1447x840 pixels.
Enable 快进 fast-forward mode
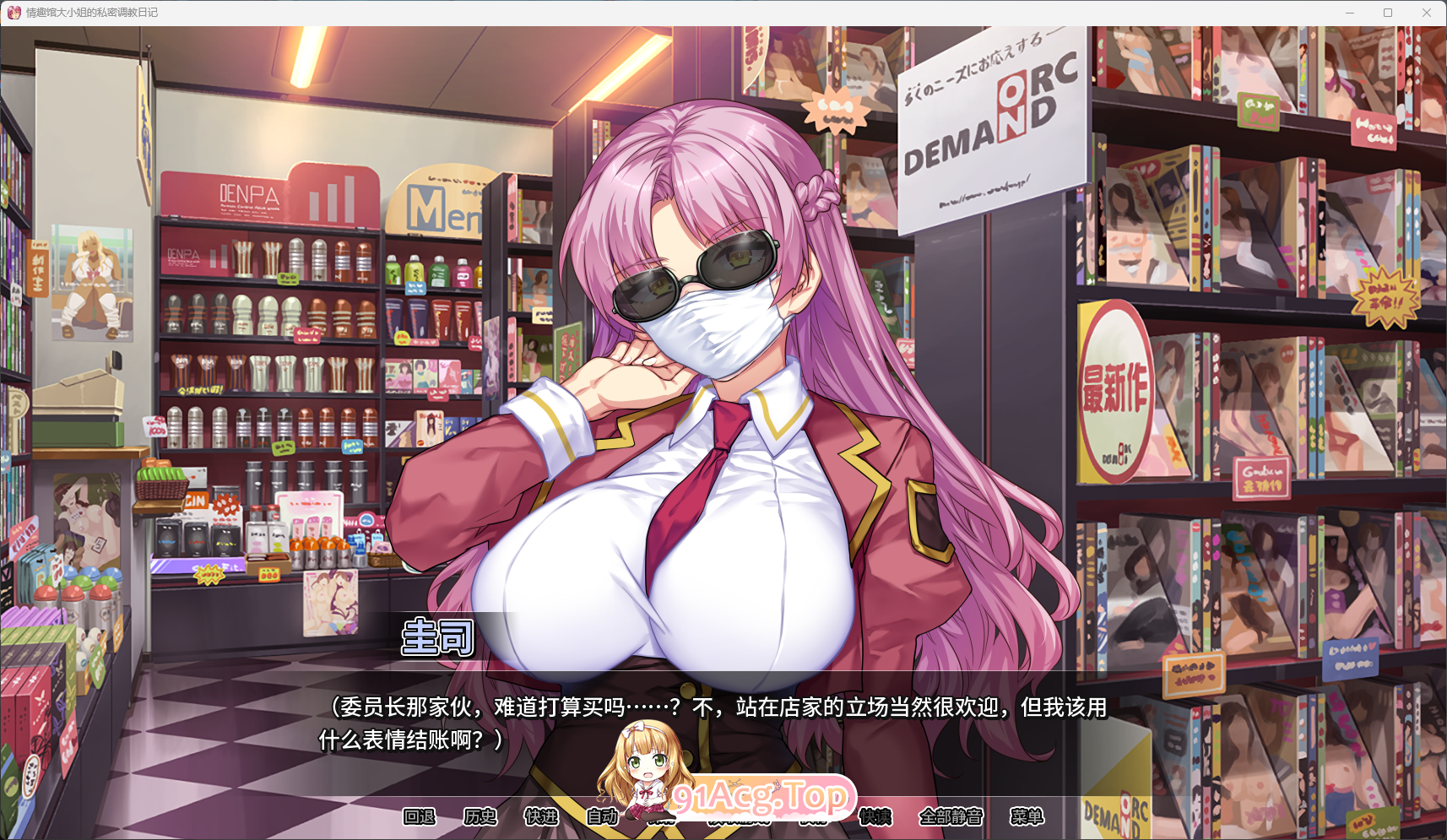543,817
